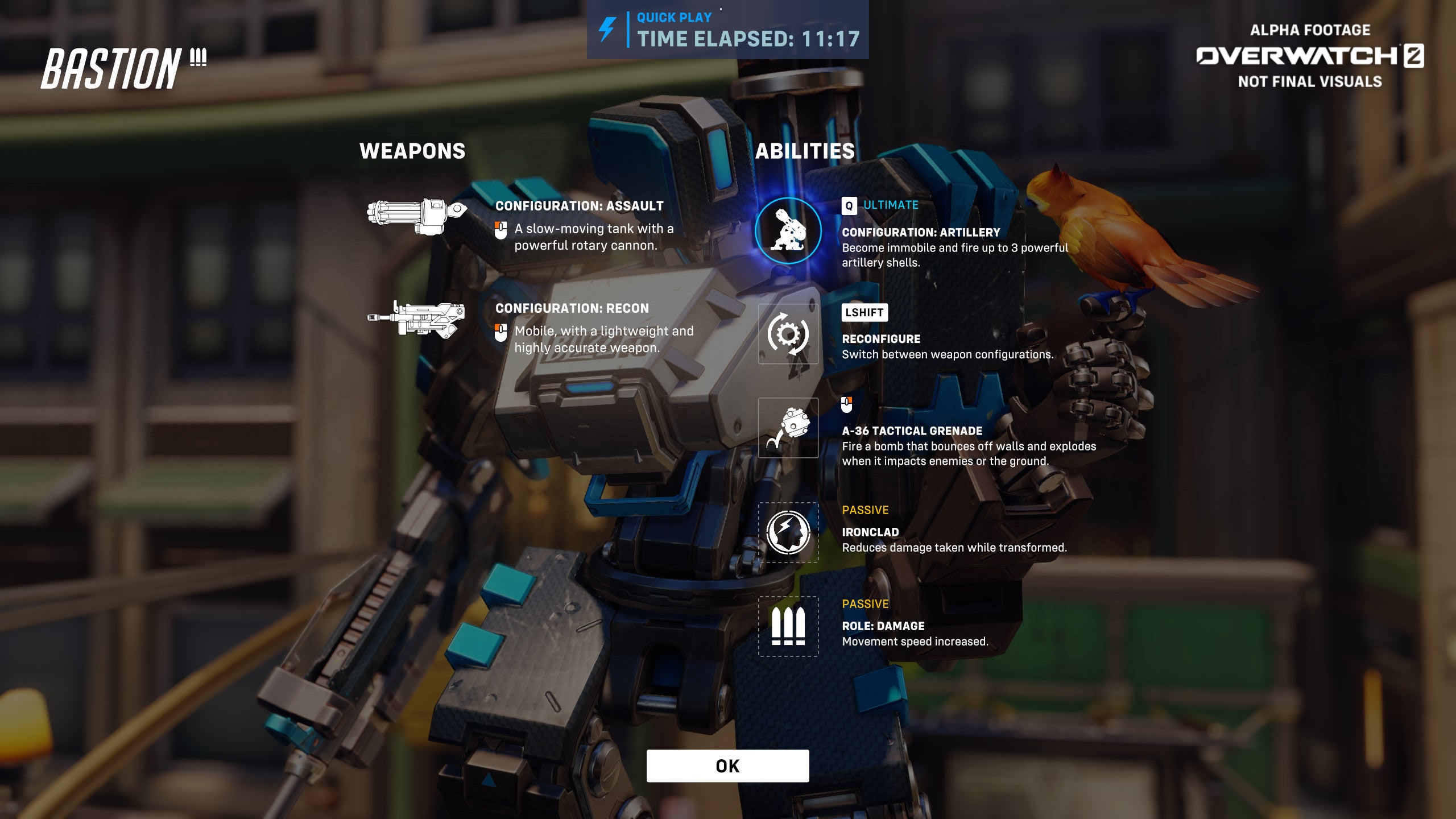This screenshot has height=819, width=1456.
Task: Click the Reconfigure ability icon
Action: [x=788, y=334]
